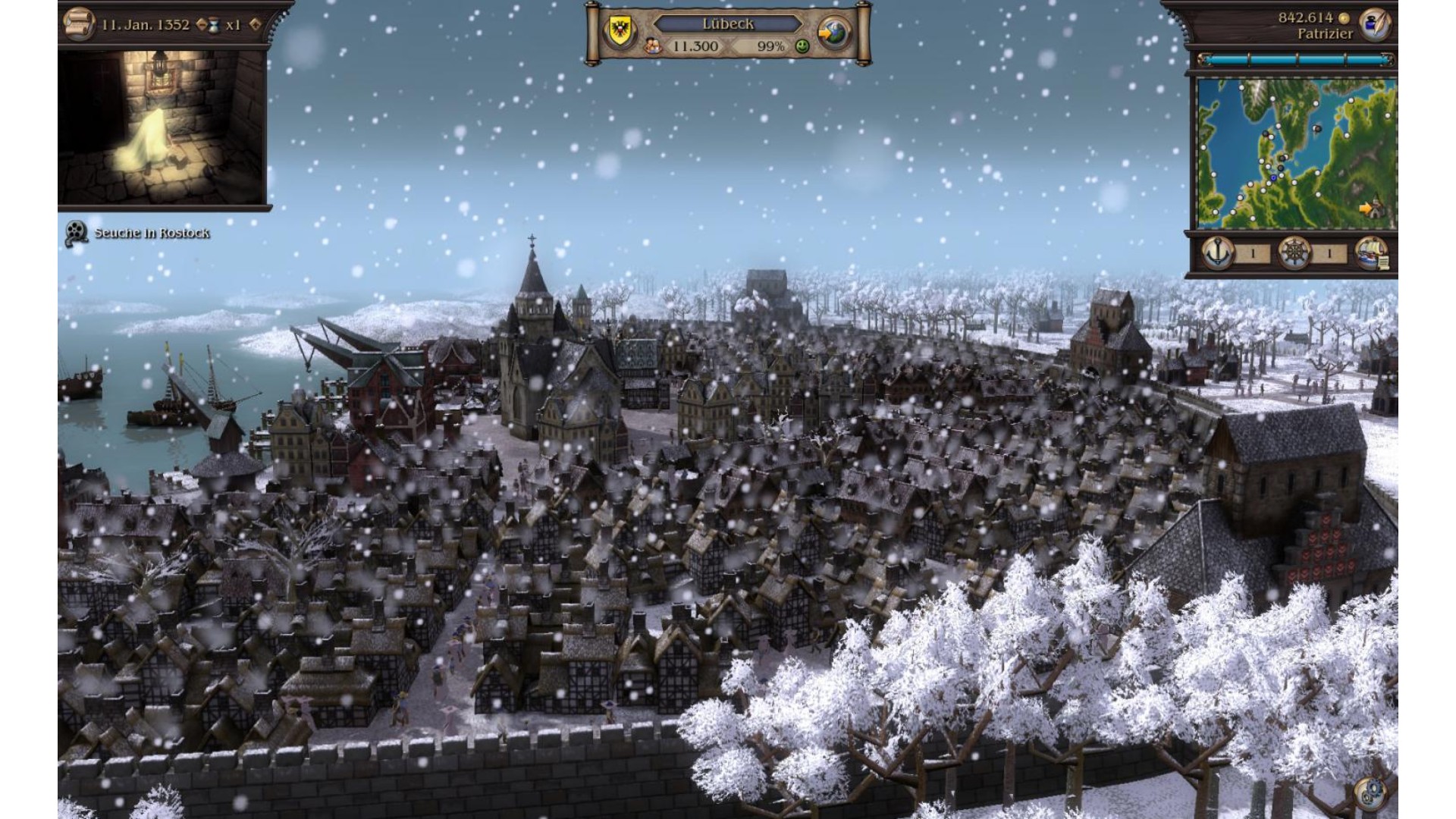
Task: Open the anchor ships-in-port list
Action: [1218, 253]
